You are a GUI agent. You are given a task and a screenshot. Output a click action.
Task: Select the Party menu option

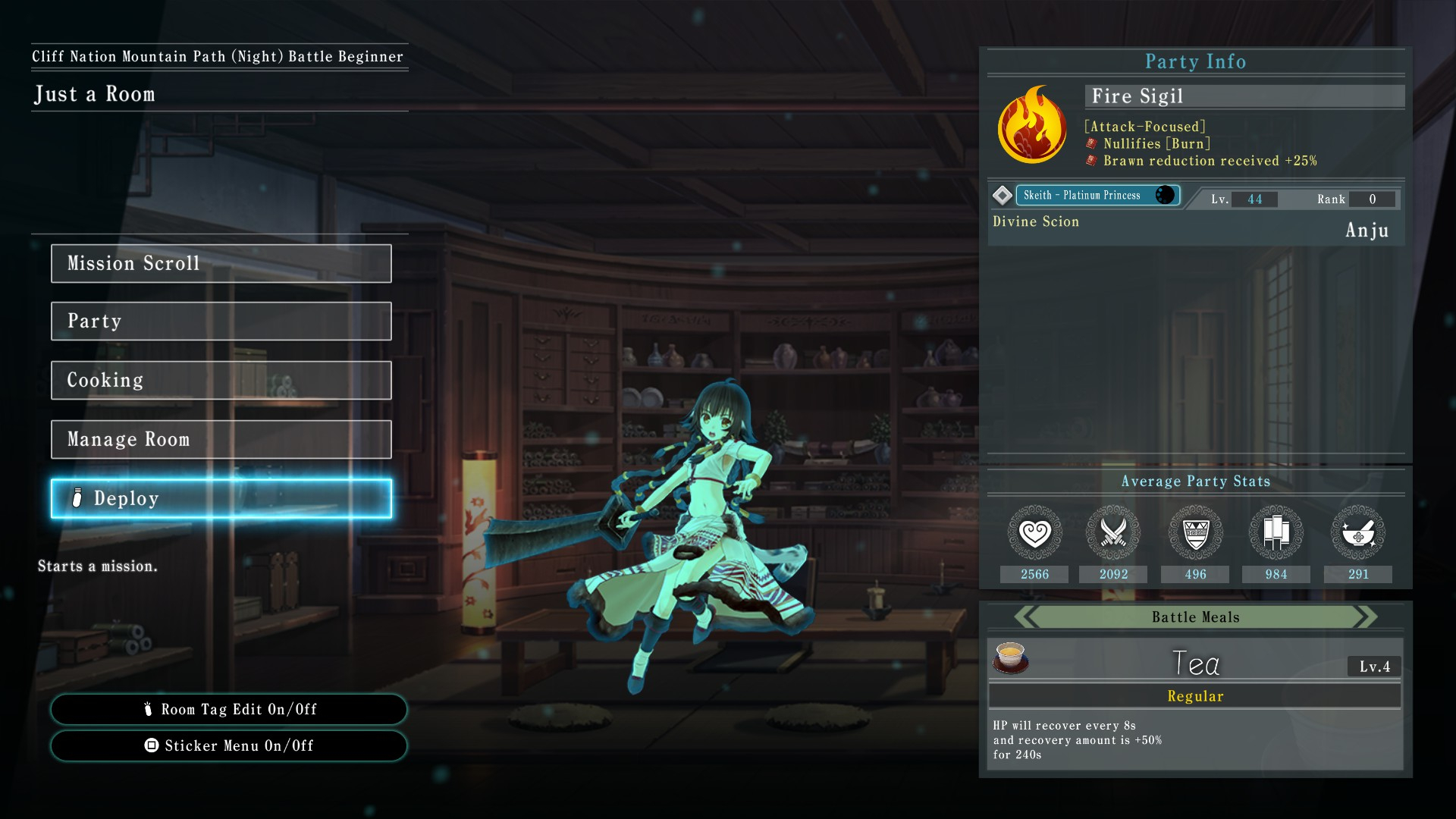click(x=221, y=321)
